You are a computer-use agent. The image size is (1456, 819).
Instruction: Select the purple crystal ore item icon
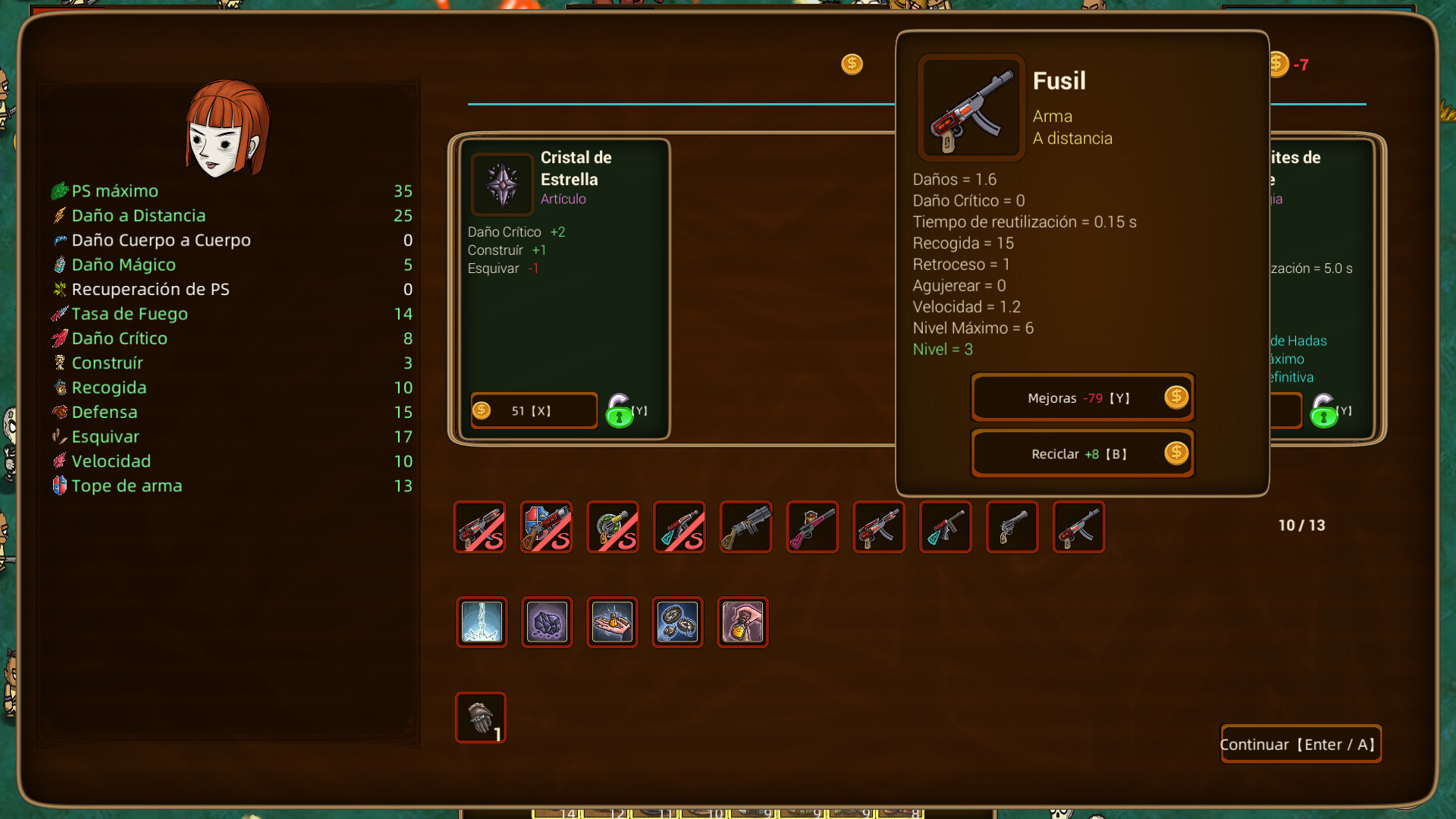546,622
